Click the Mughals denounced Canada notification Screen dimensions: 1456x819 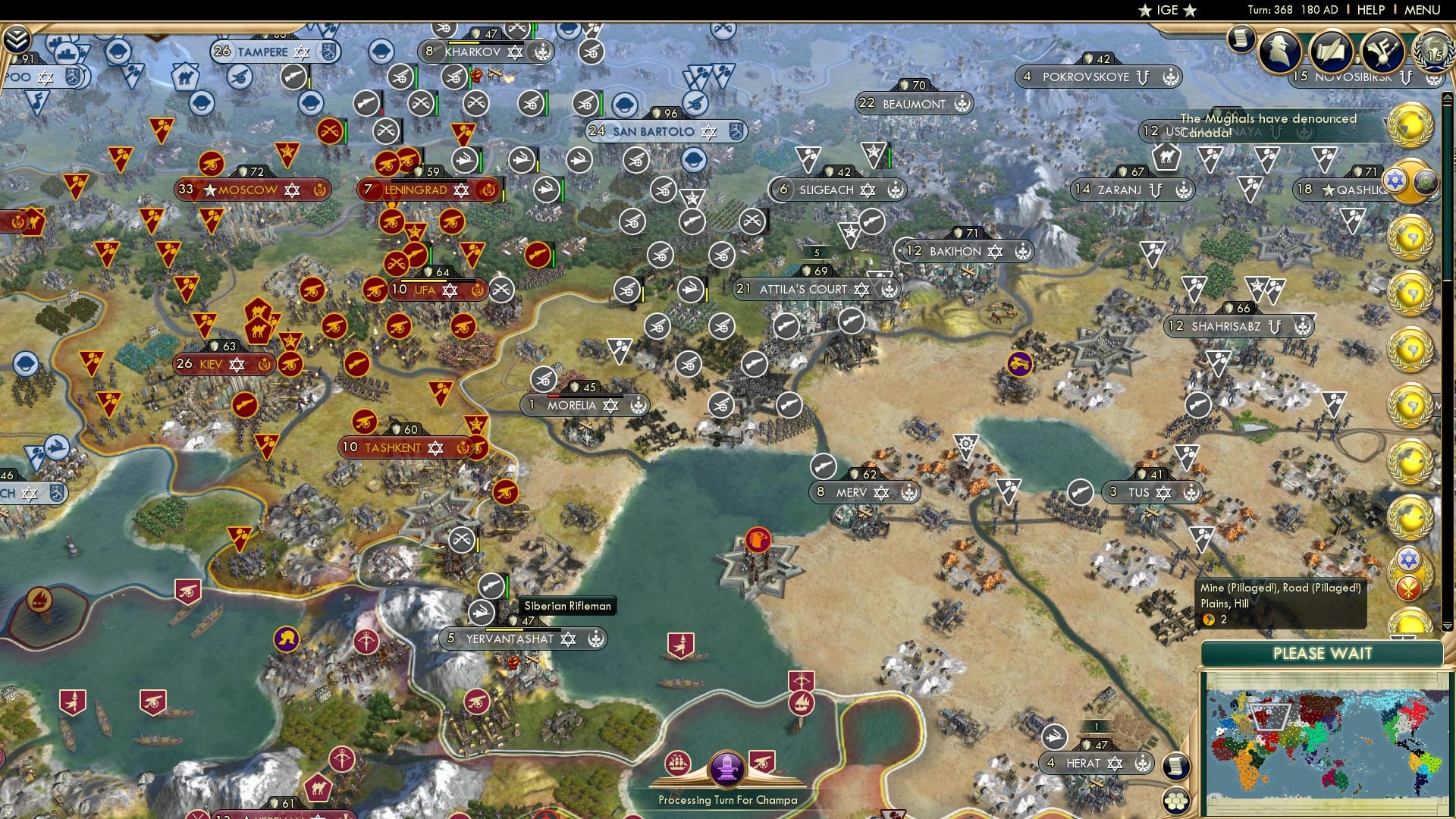coord(1266,125)
